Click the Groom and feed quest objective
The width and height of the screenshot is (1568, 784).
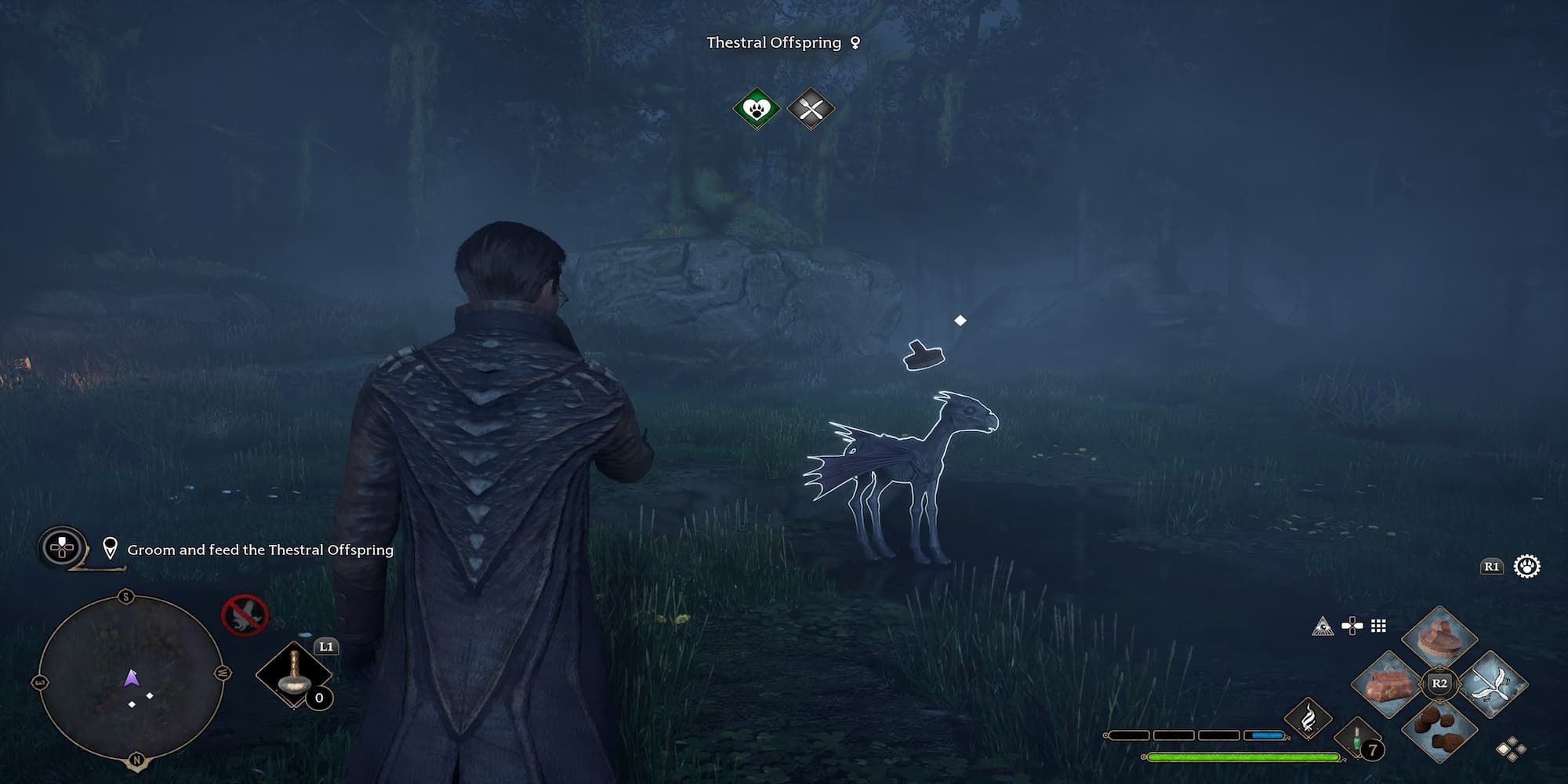260,550
